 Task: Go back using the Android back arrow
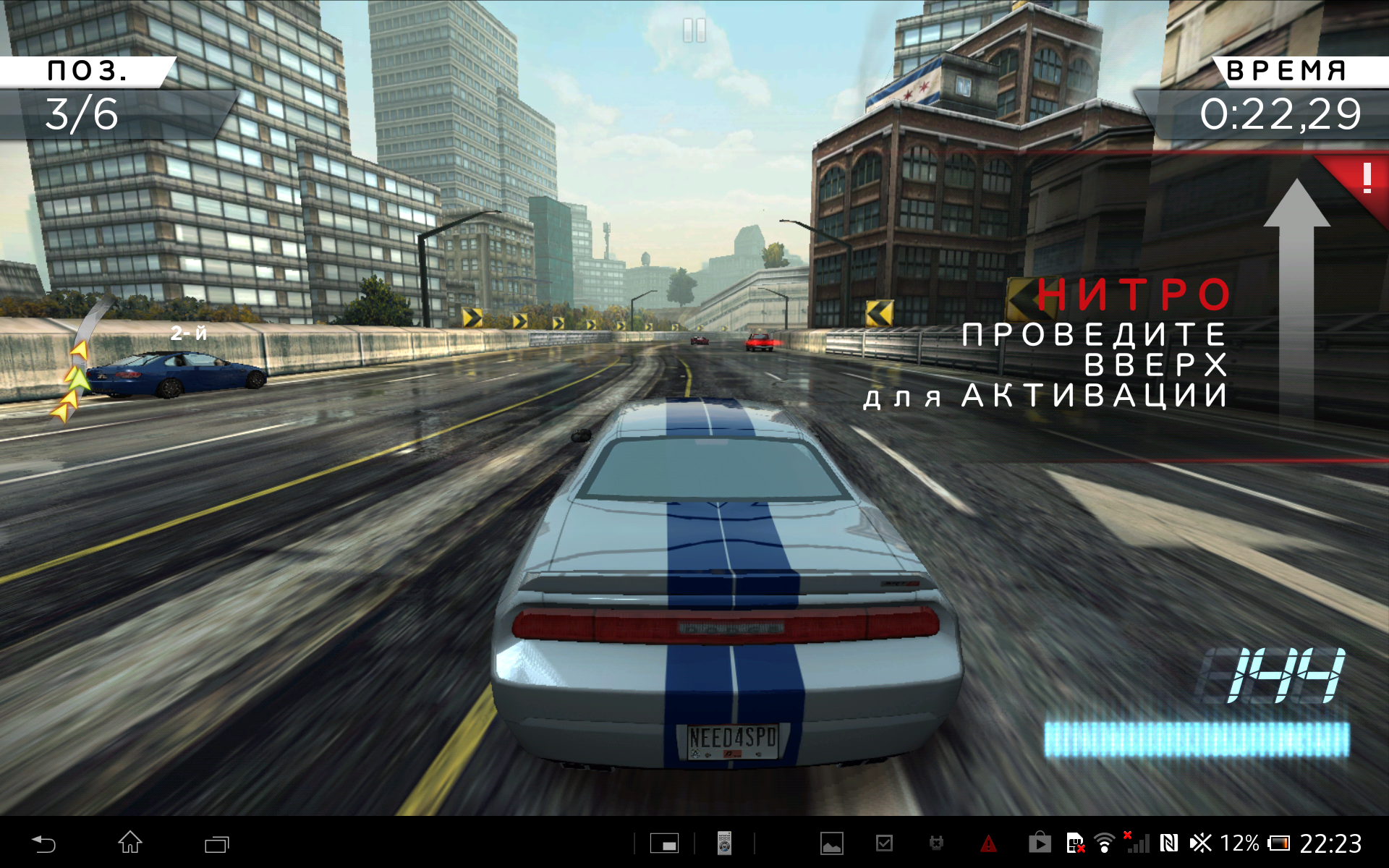pyautogui.click(x=43, y=843)
